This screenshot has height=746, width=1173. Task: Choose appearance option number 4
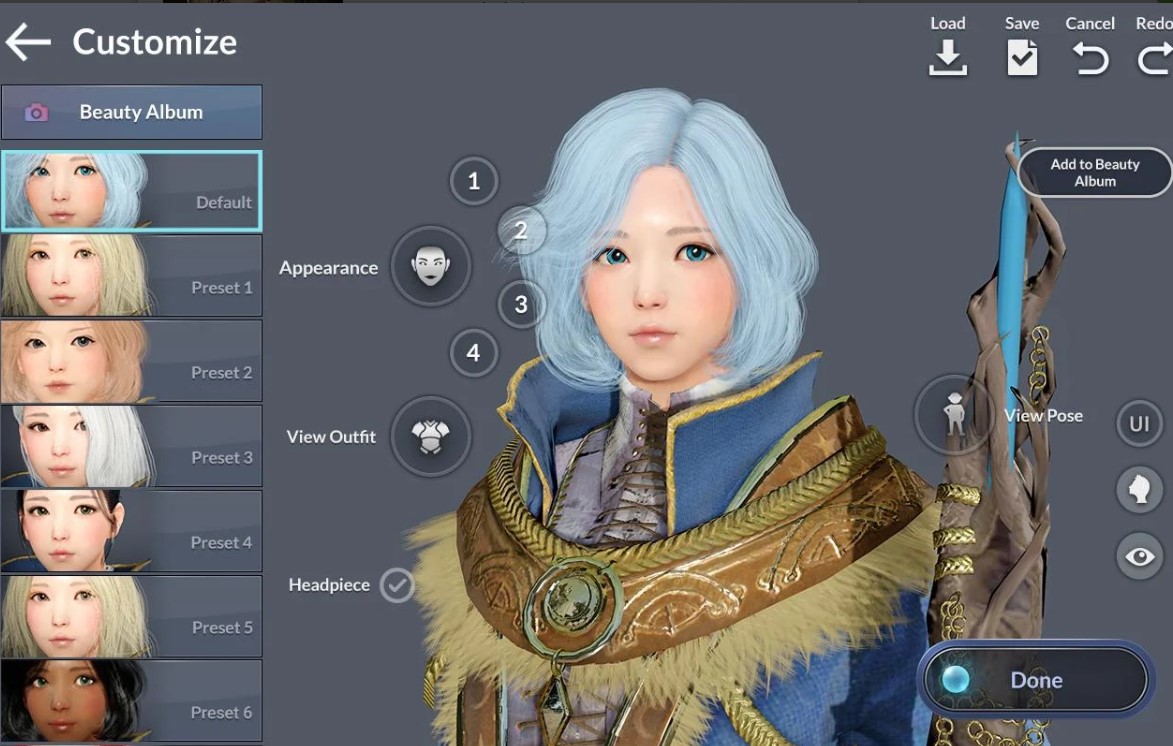pyautogui.click(x=473, y=352)
